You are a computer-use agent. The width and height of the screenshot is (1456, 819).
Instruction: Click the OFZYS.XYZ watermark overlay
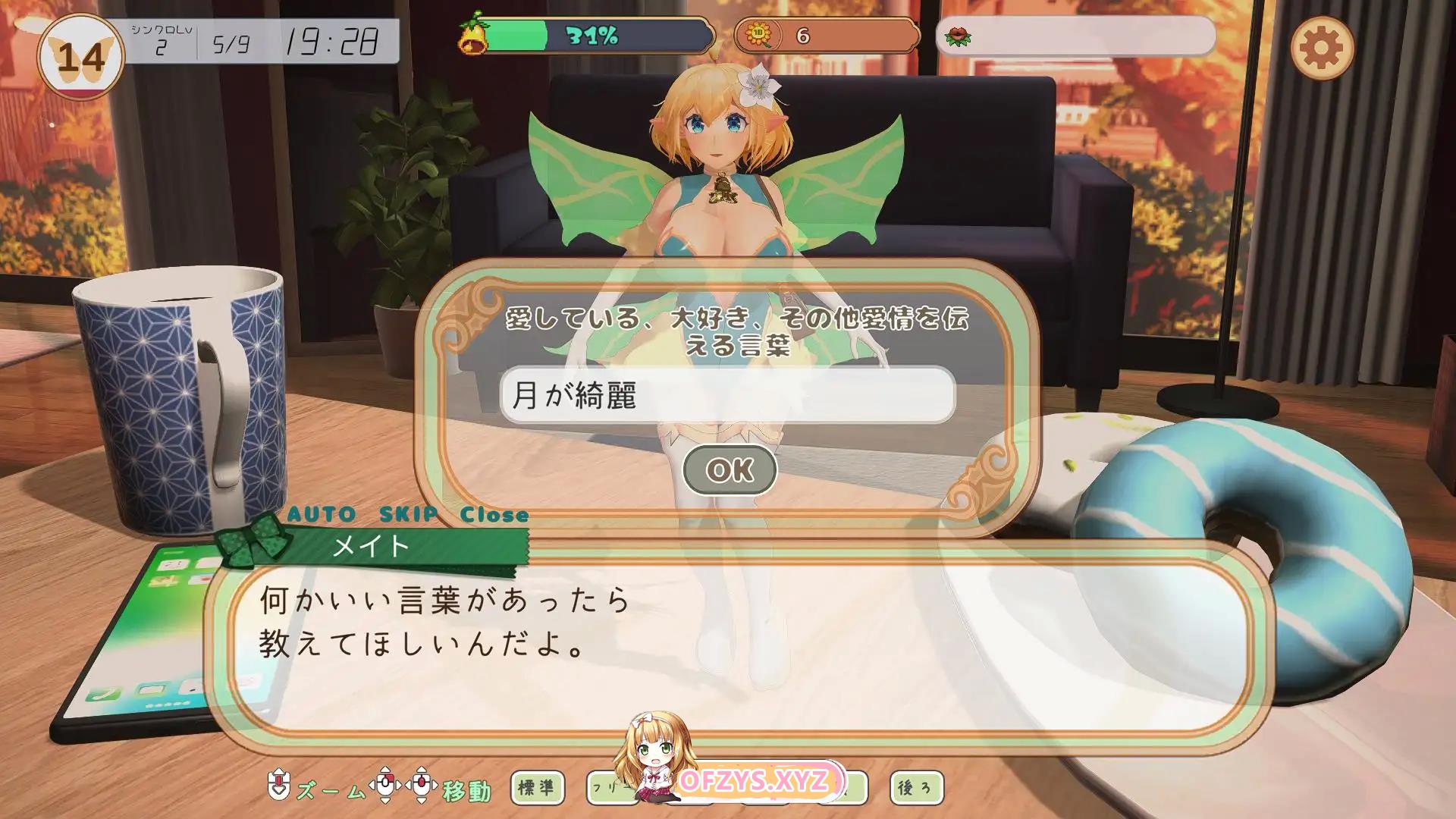(754, 781)
